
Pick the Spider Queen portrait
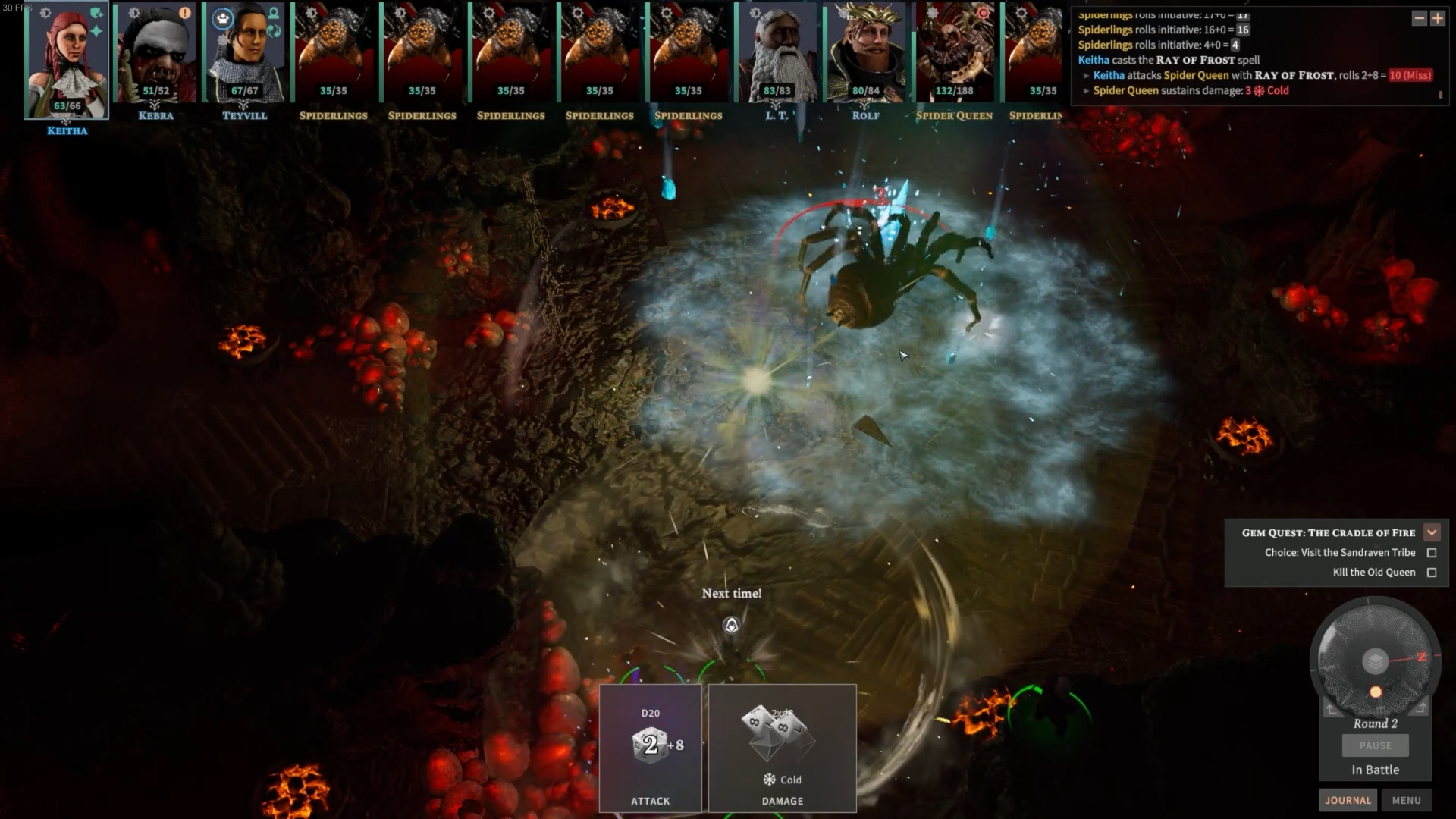point(954,53)
